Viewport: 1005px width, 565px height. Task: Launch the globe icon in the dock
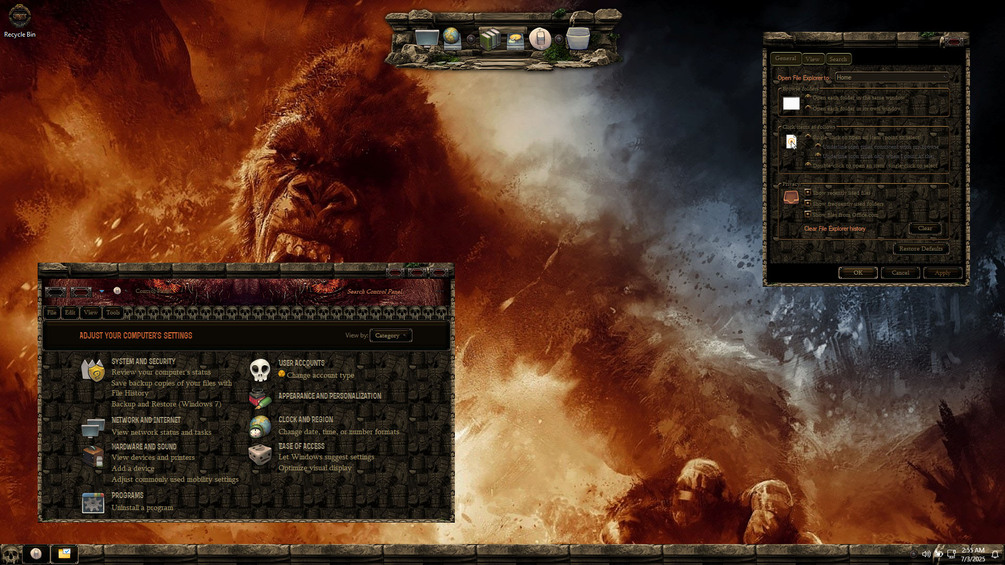pyautogui.click(x=452, y=38)
